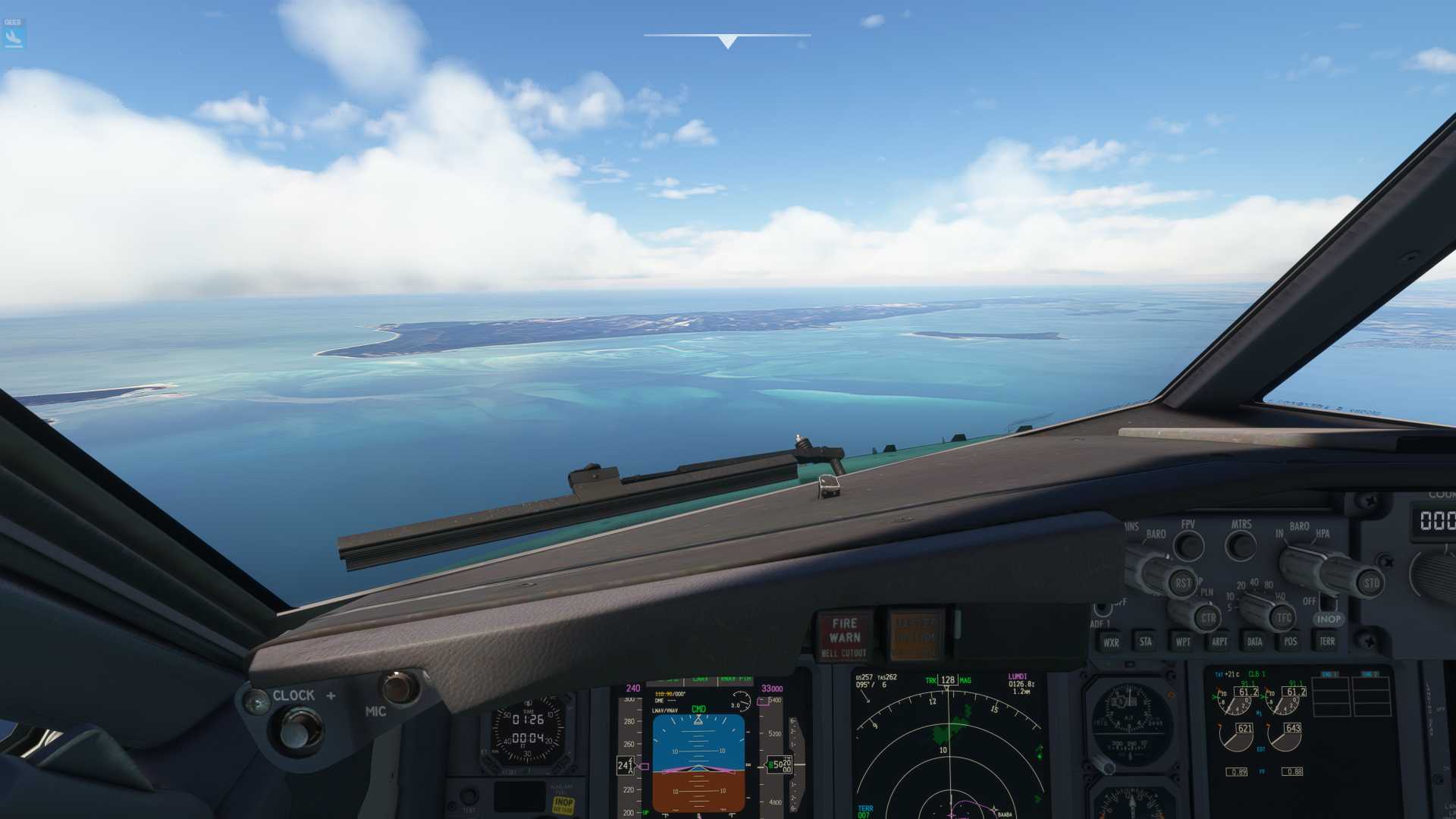
Task: Toggle traffic with the TFC button
Action: coord(1283,617)
